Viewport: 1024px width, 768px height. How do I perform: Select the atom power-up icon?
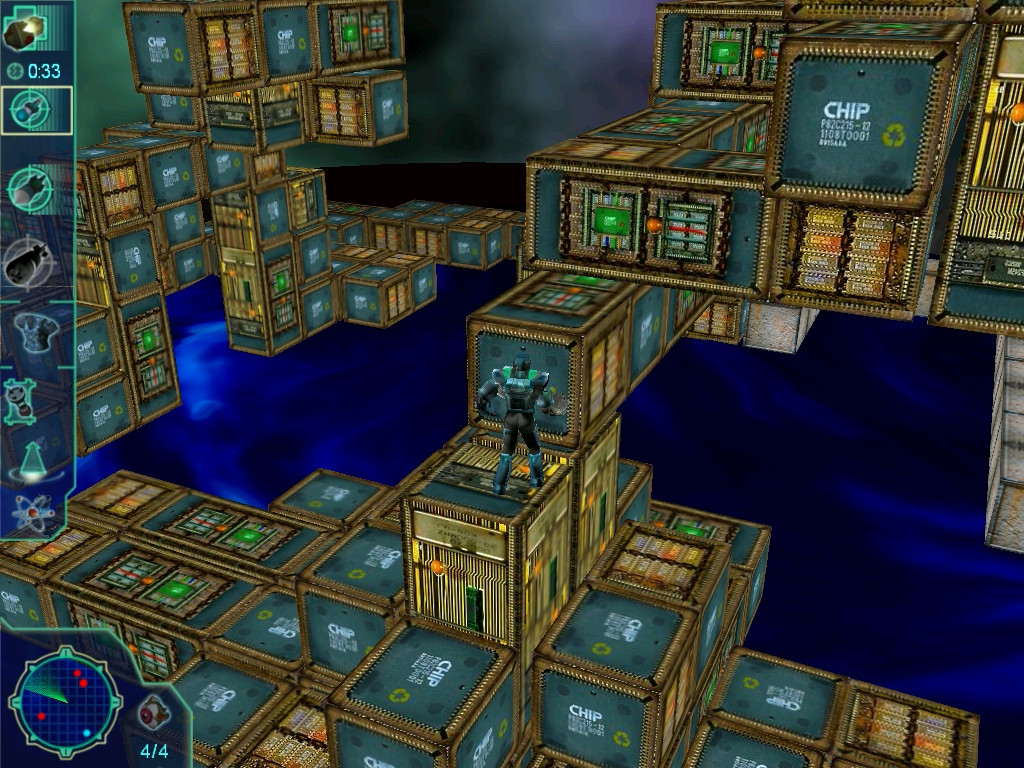tap(29, 512)
